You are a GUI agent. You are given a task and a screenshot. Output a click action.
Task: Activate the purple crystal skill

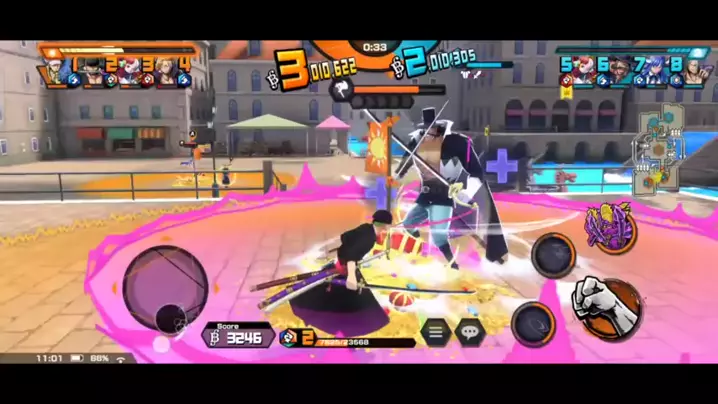(x=611, y=229)
